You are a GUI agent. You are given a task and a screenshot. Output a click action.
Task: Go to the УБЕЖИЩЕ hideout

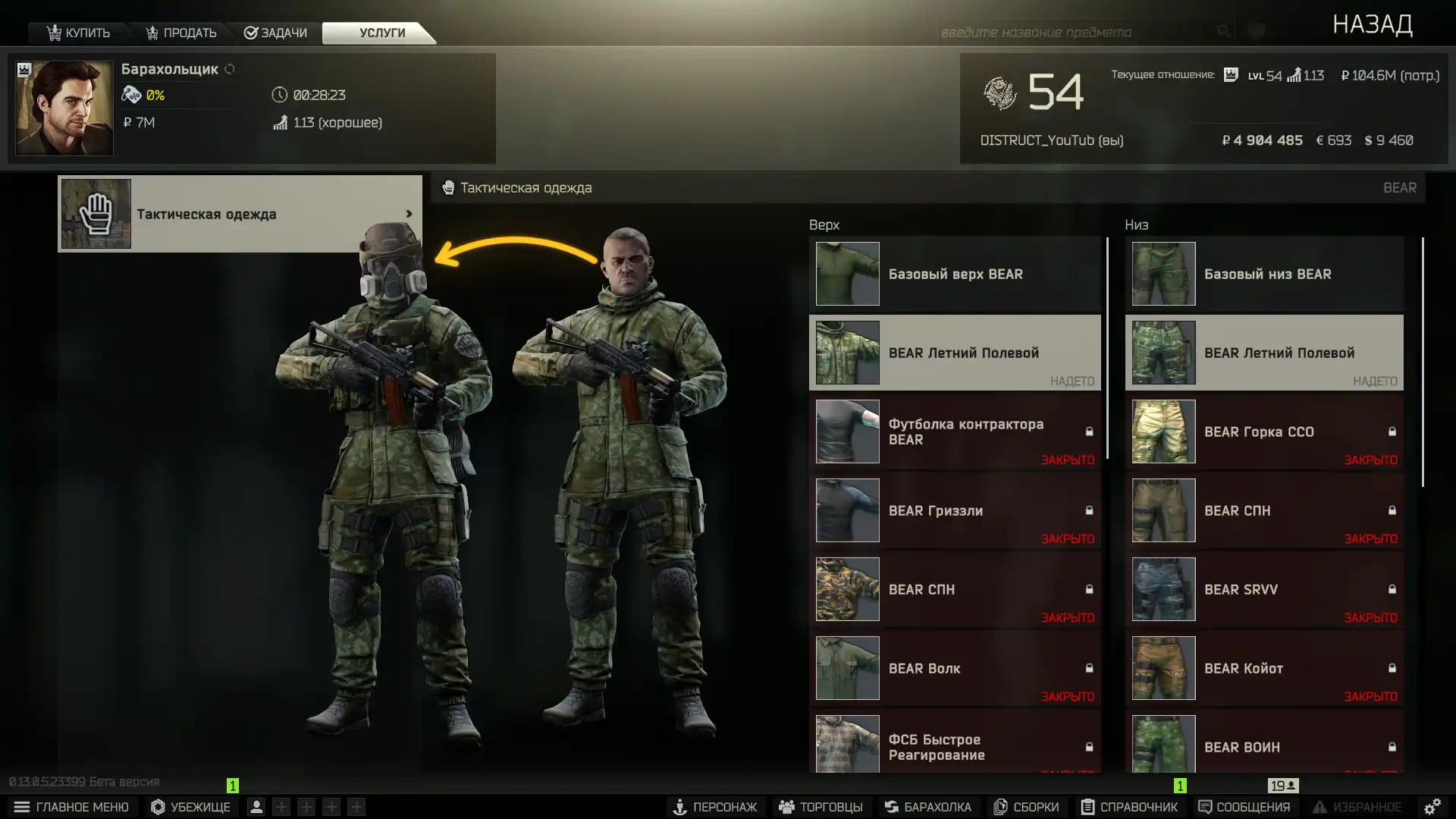(x=190, y=807)
